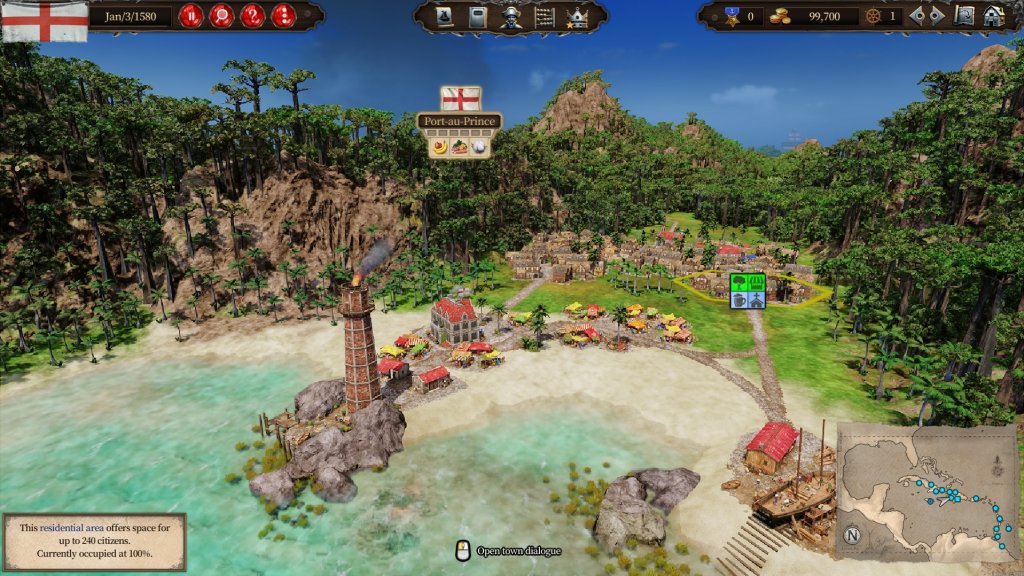Open the red three-dots options menu
The image size is (1024, 576).
pos(283,16)
